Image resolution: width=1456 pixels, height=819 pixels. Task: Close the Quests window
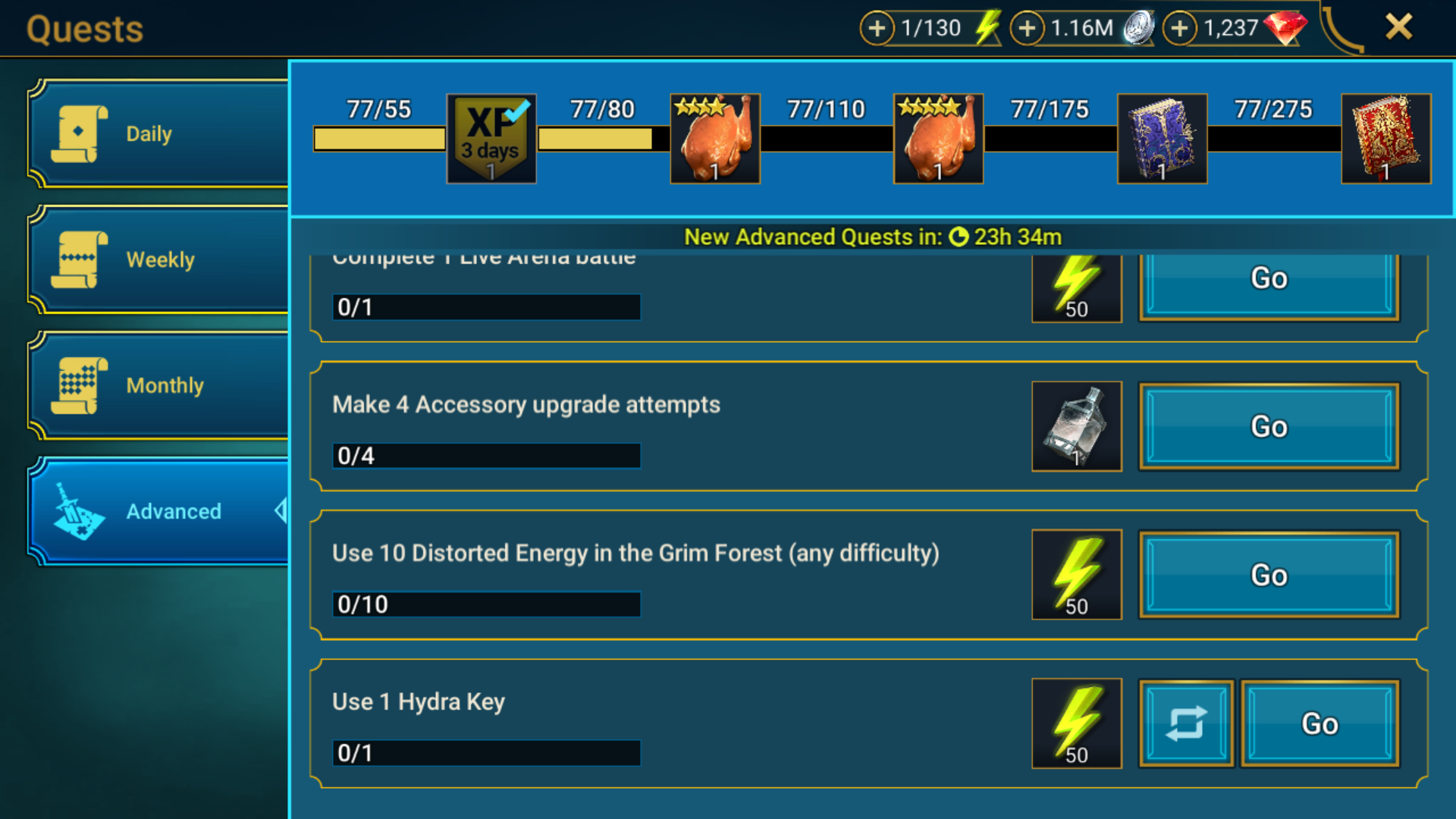[1398, 27]
